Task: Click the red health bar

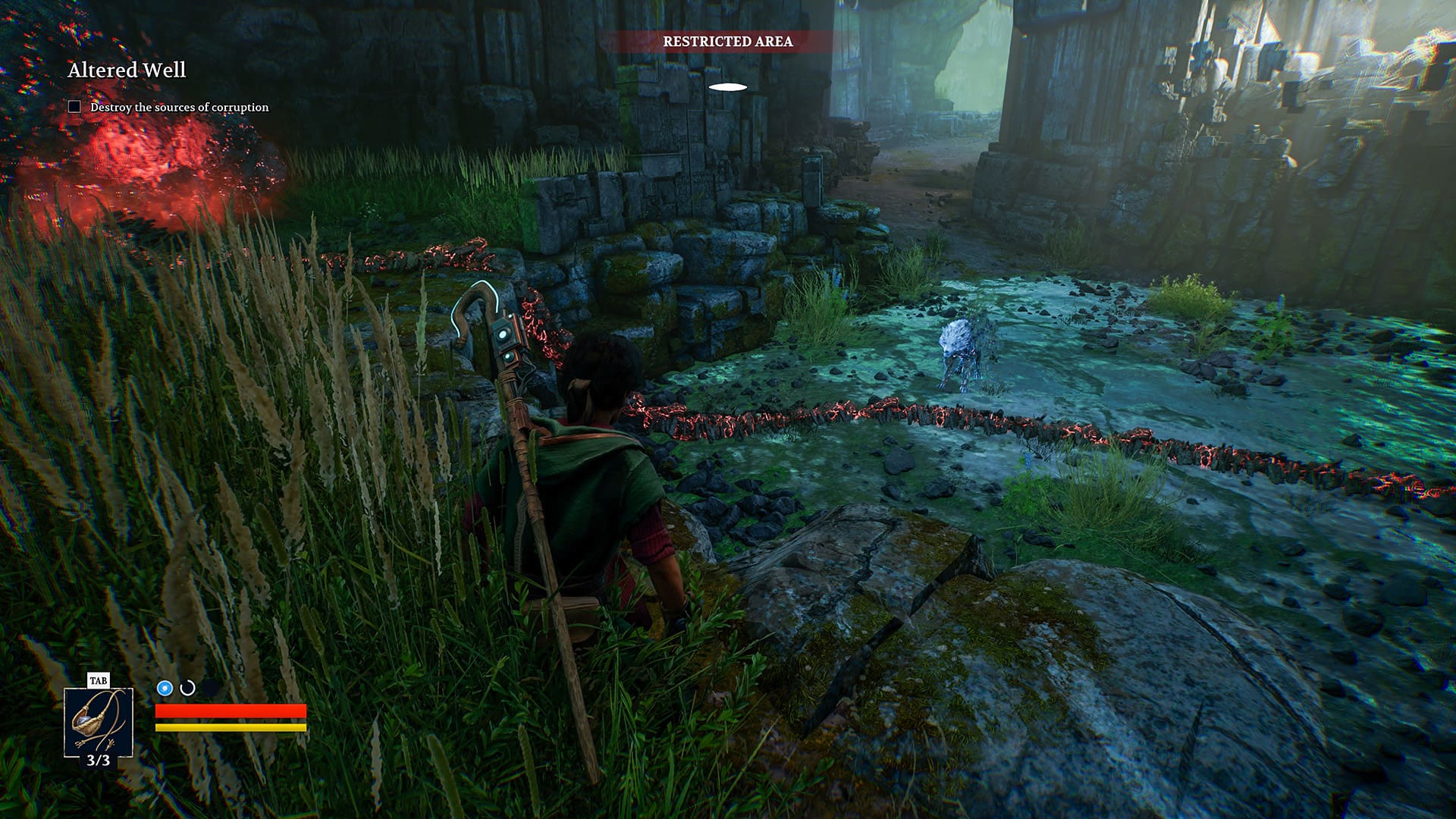Action: [x=229, y=711]
